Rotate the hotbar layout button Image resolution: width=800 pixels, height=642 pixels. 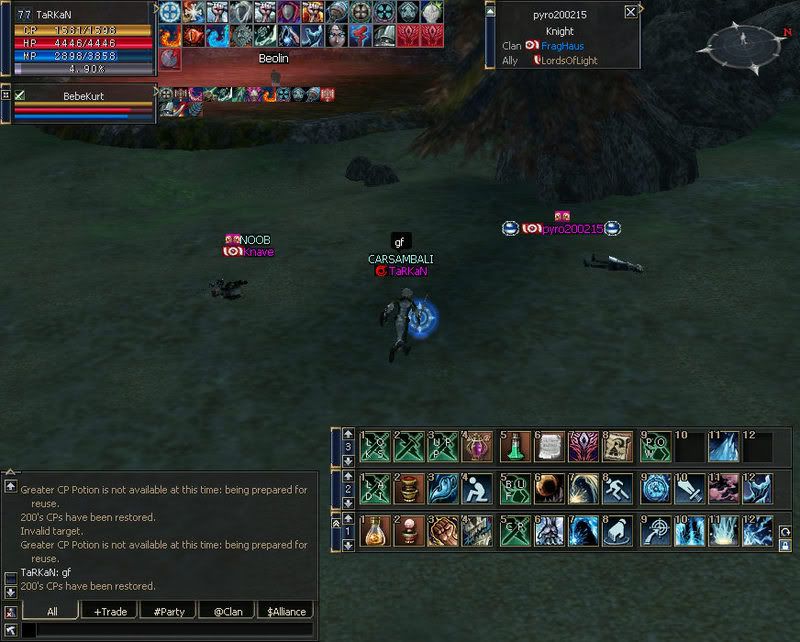(785, 529)
